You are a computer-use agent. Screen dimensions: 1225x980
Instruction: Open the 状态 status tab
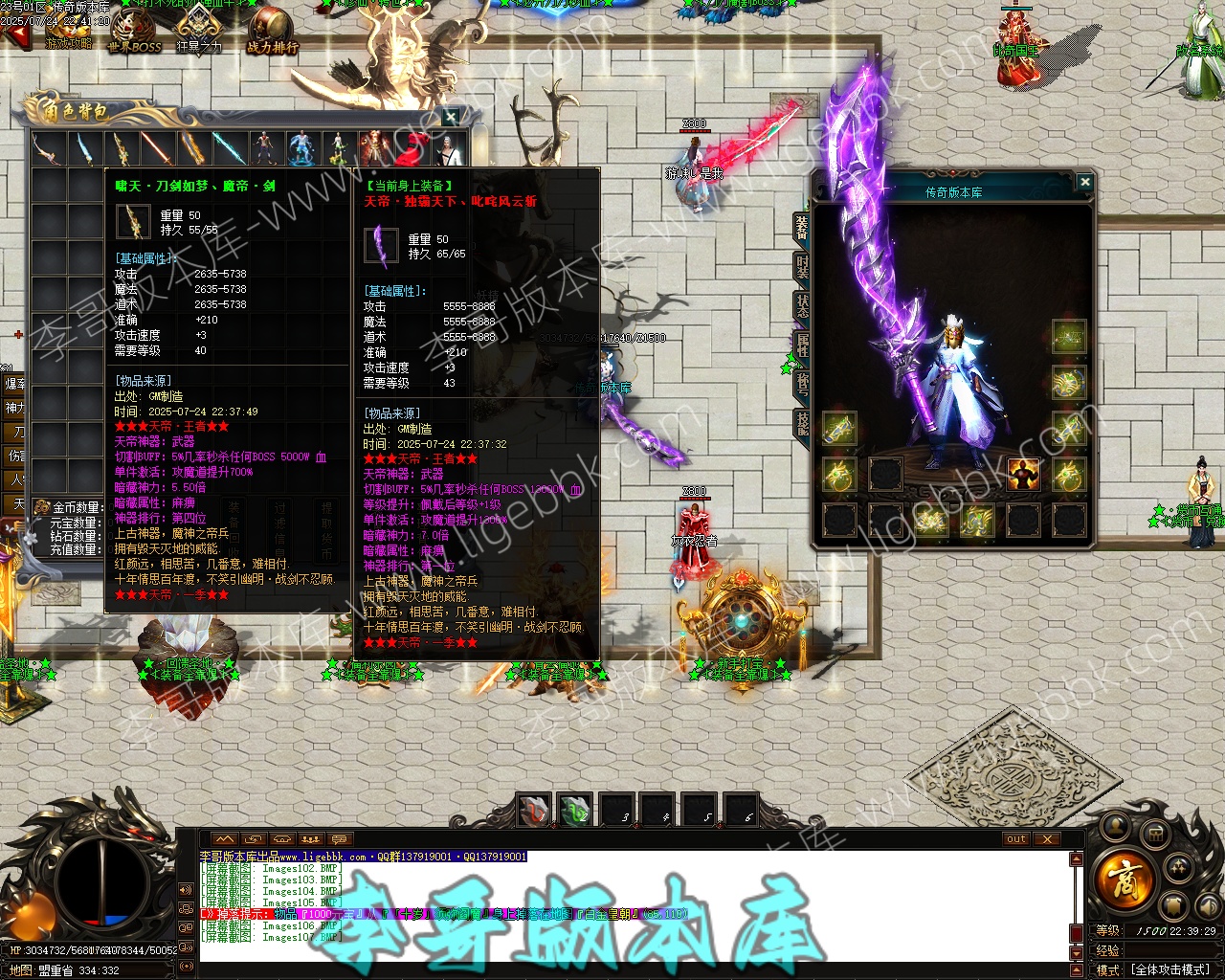(x=802, y=305)
